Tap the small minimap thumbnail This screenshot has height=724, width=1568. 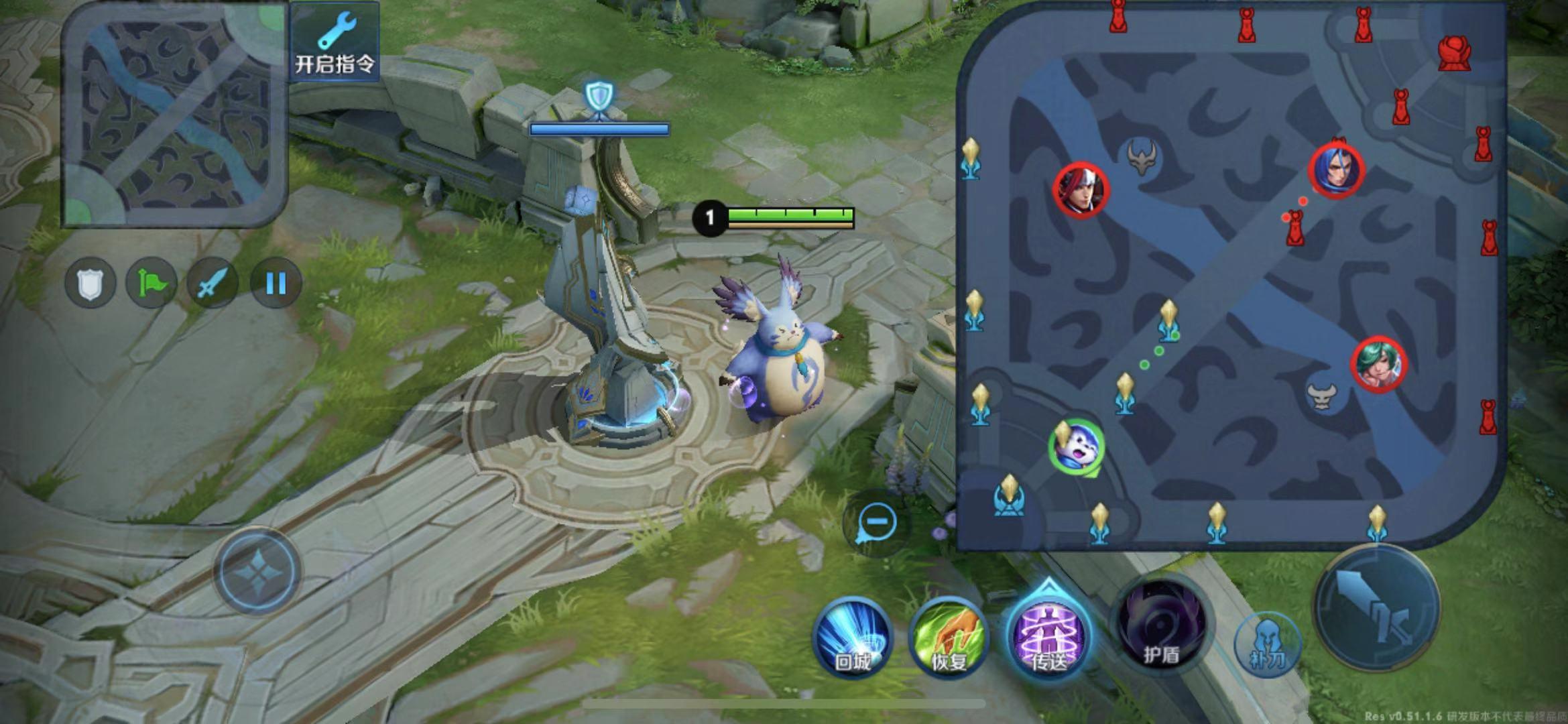pos(175,114)
